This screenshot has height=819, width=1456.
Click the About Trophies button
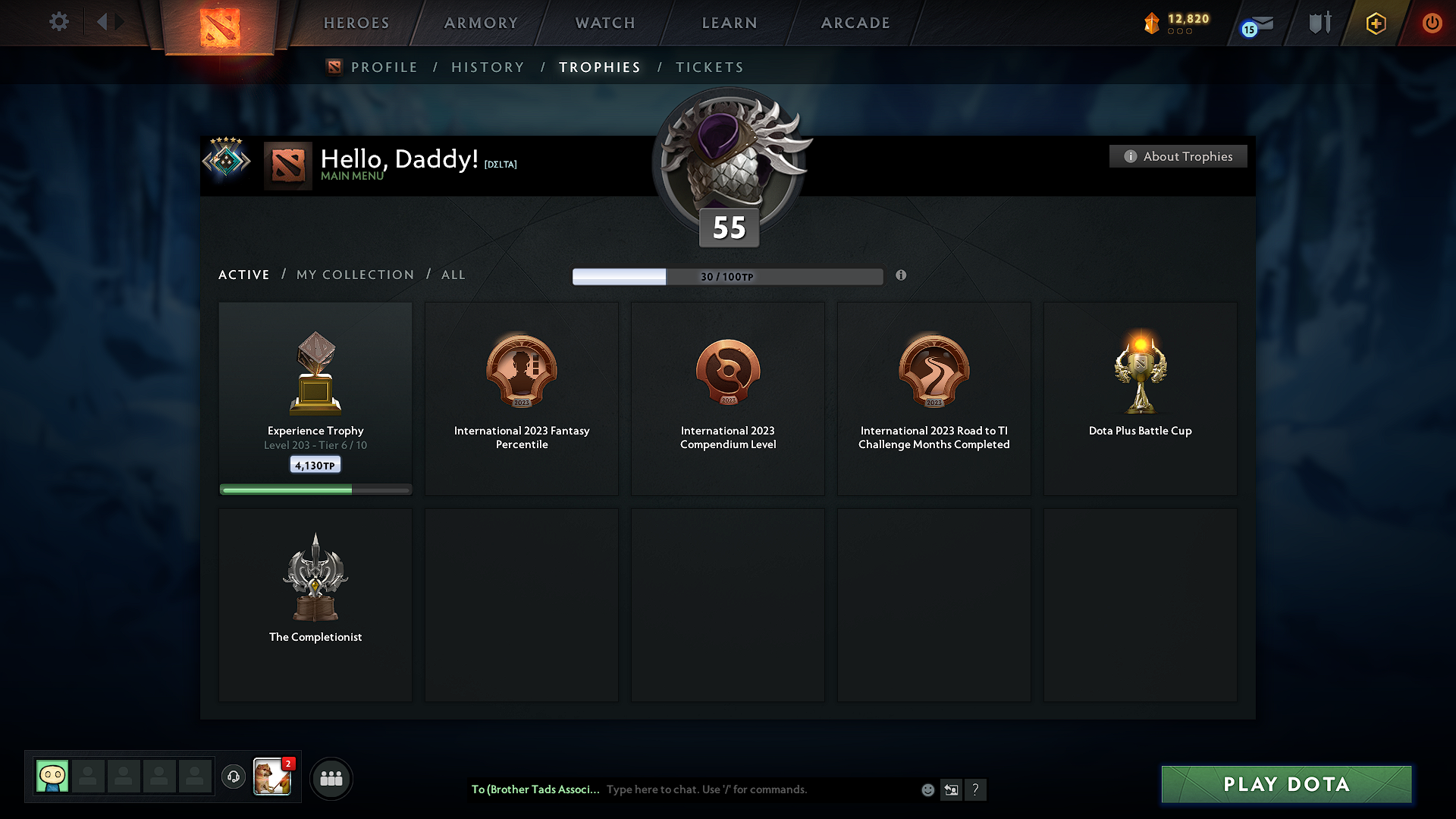pos(1178,156)
